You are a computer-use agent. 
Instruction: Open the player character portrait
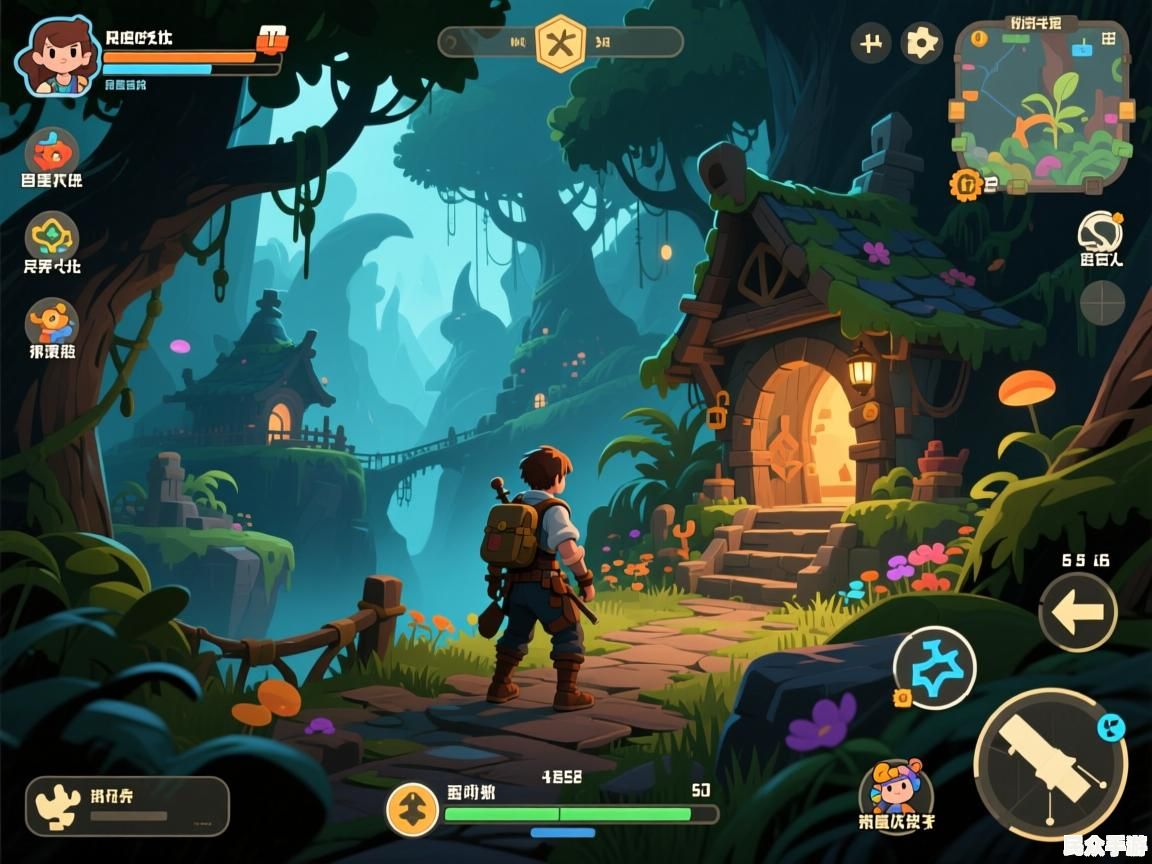[59, 55]
